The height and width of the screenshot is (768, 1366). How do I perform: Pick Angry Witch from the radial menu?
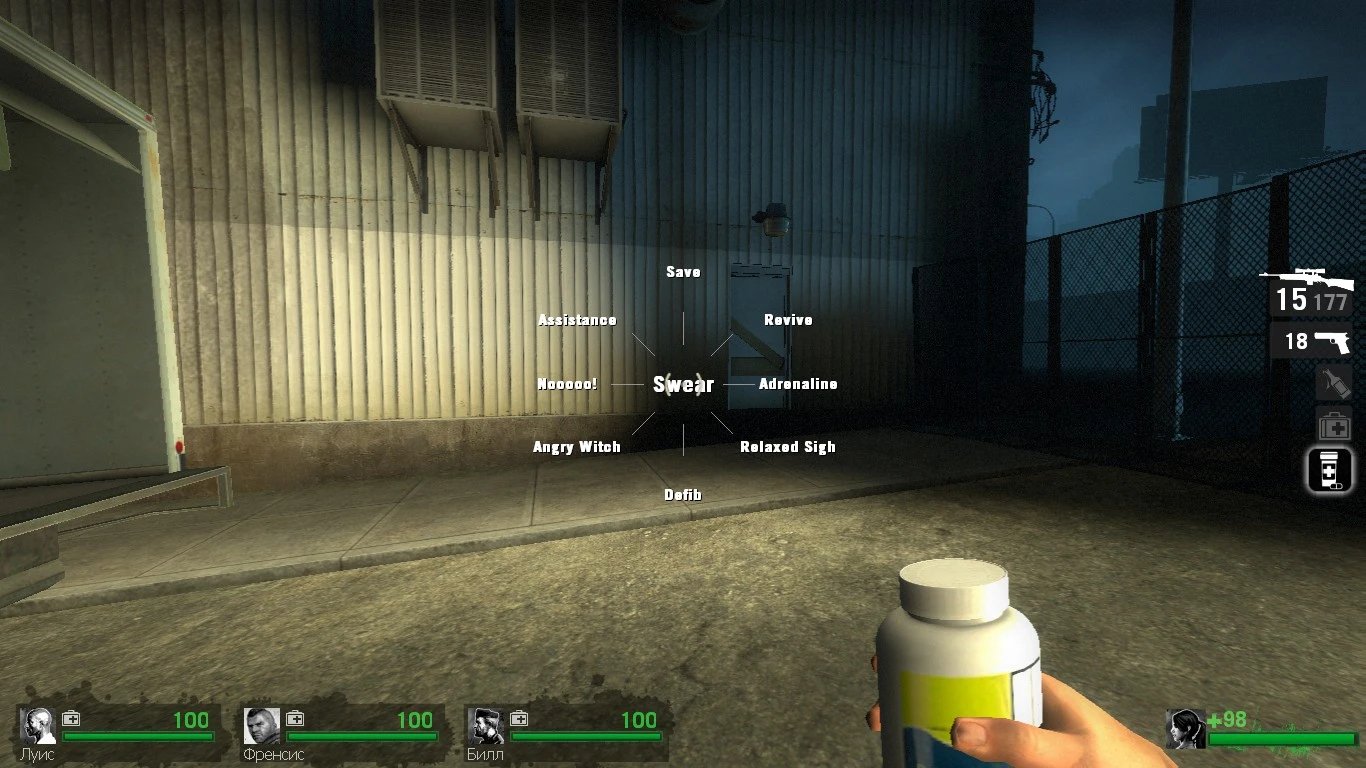577,447
